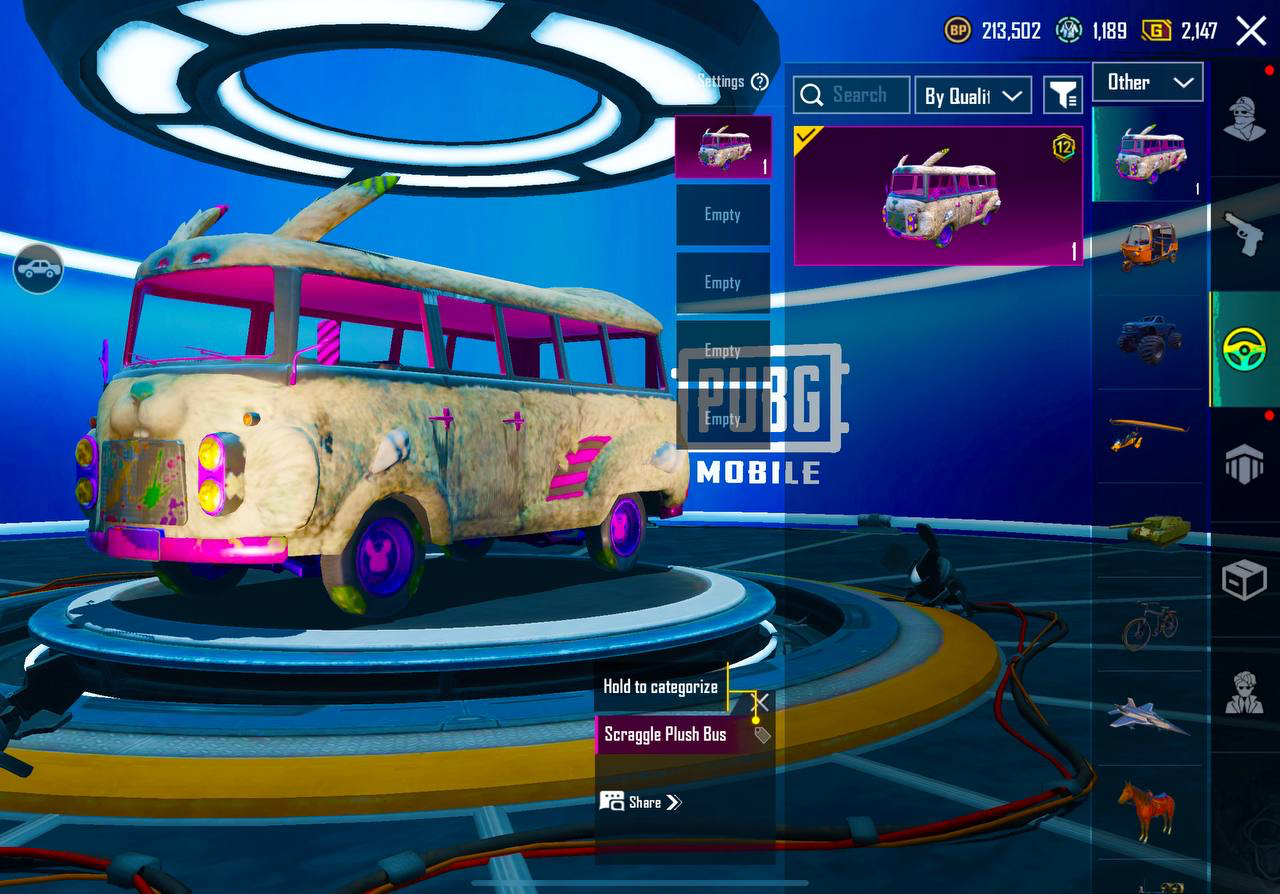Select the tank vehicle type

(x=1148, y=528)
